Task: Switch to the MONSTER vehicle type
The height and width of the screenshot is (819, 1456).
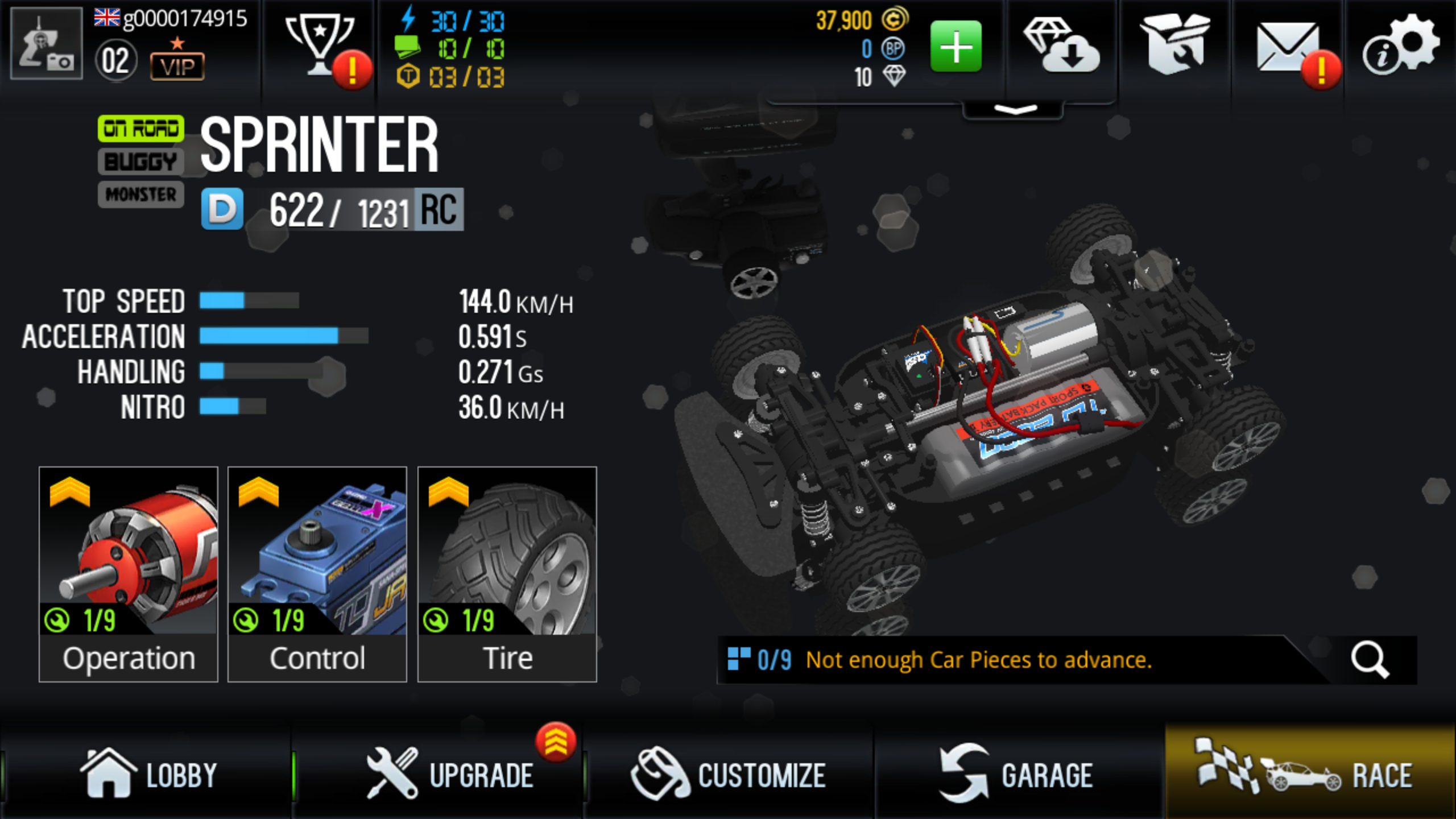Action: pos(140,195)
